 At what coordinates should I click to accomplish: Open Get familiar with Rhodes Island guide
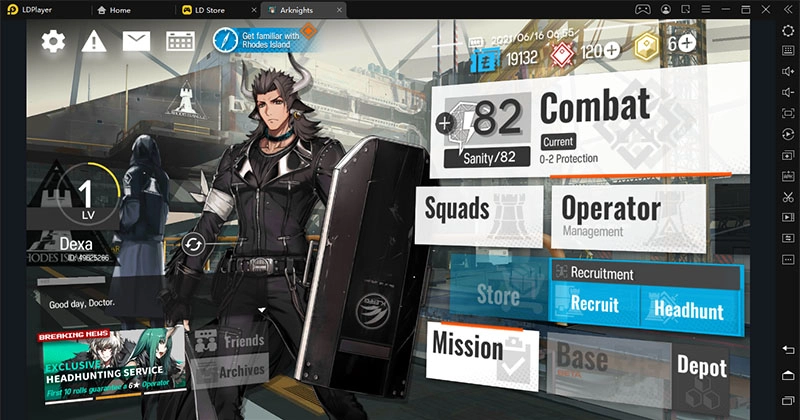pos(258,41)
